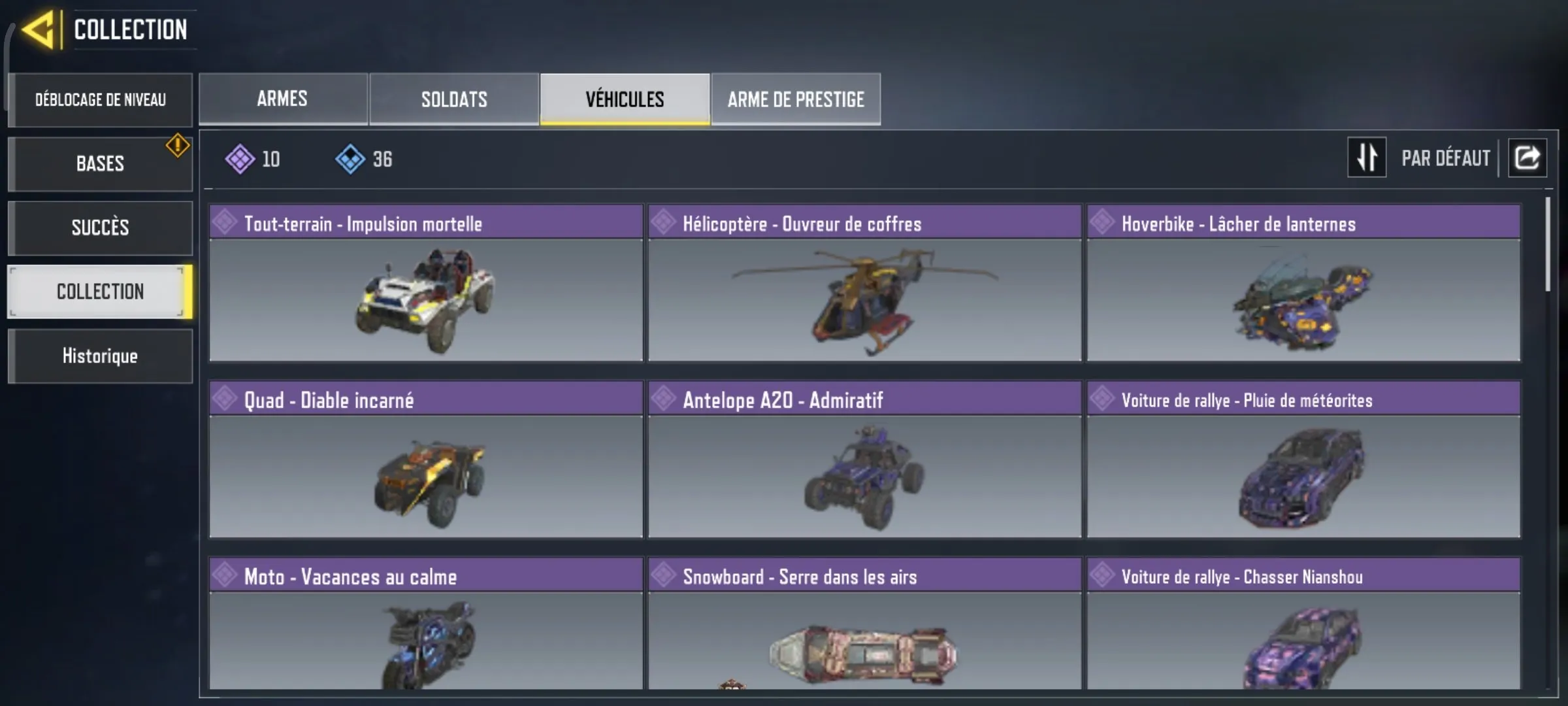Click the Déblocage de niveau button
1568x706 pixels.
click(100, 99)
